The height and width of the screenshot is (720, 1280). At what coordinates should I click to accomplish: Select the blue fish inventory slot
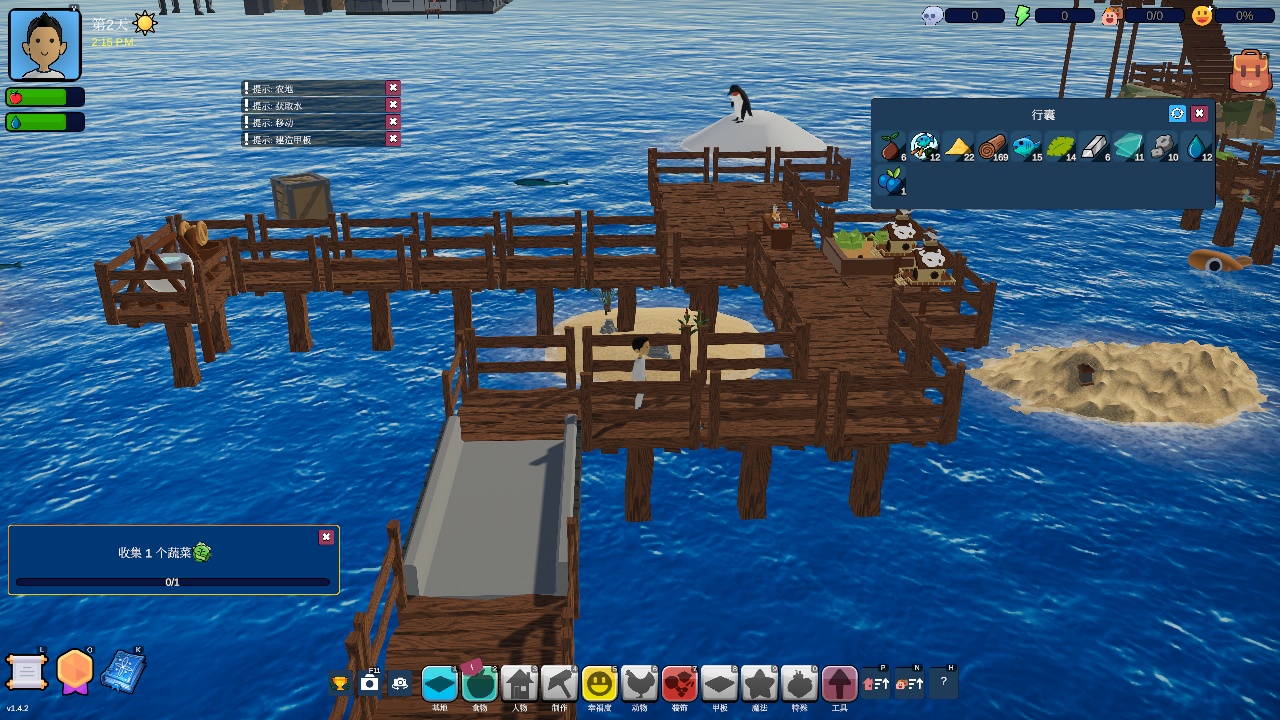(1026, 148)
